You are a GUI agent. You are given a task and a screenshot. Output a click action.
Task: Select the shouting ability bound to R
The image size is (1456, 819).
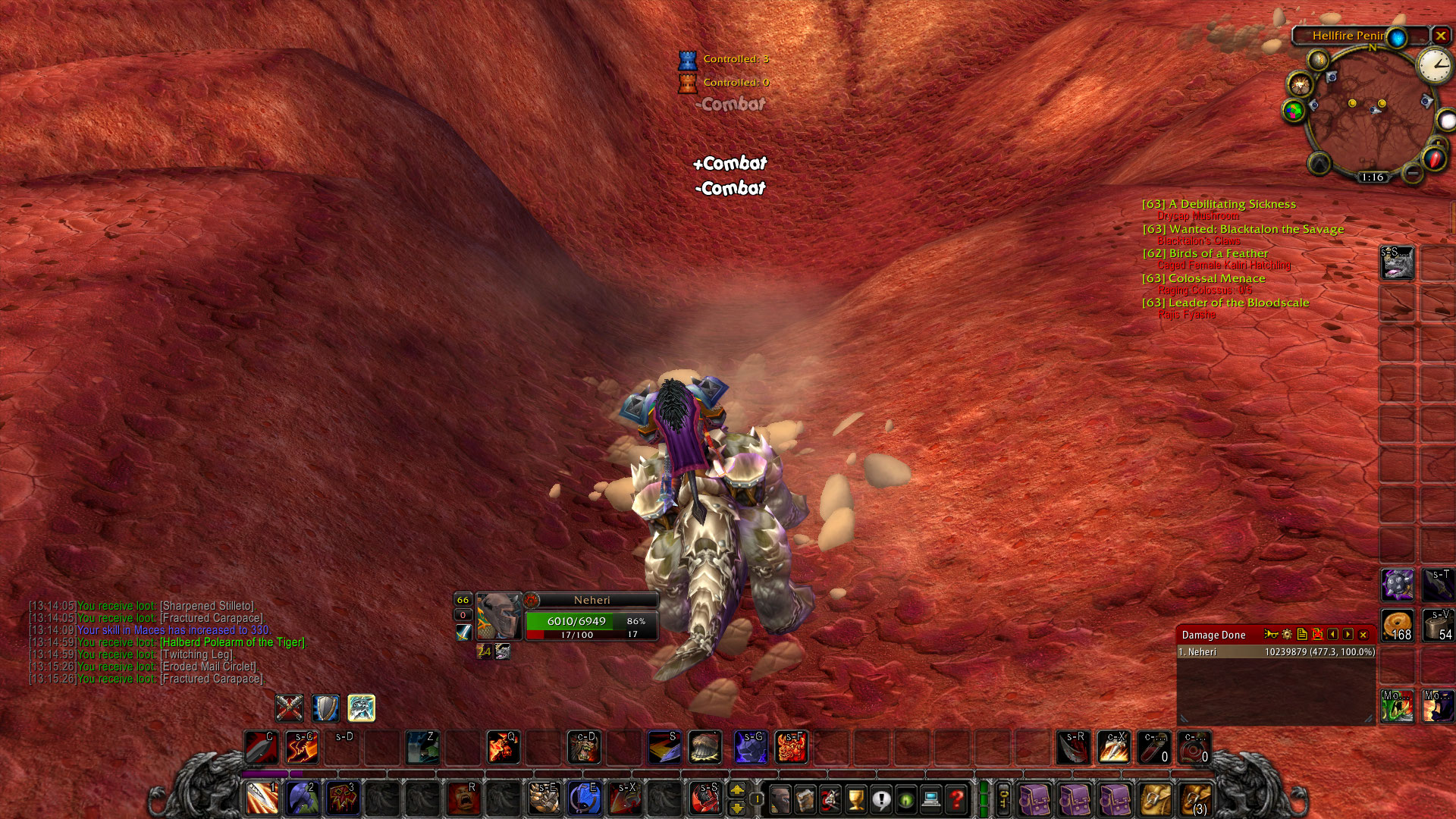(463, 799)
